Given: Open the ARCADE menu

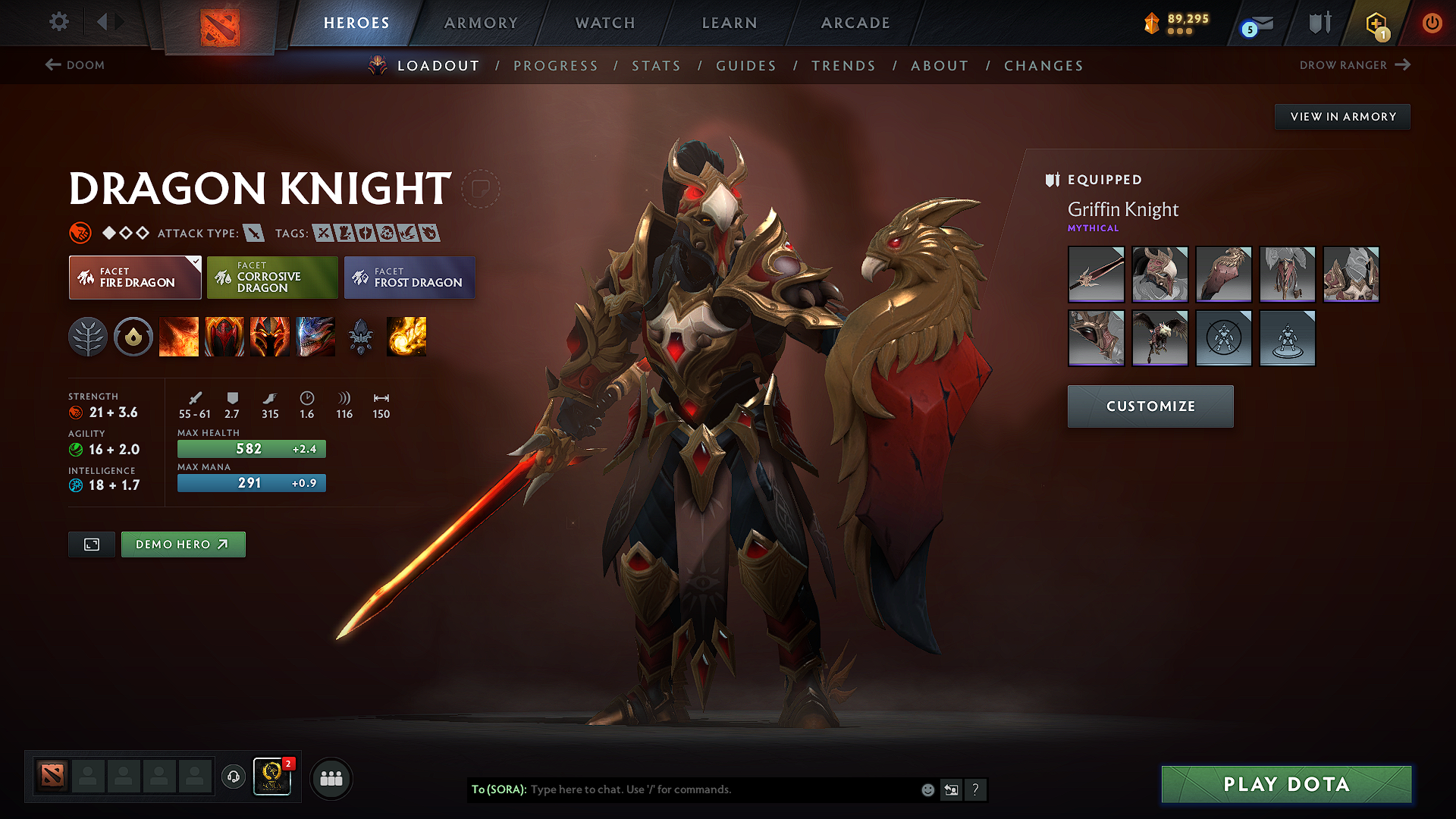Looking at the screenshot, I should click(855, 23).
